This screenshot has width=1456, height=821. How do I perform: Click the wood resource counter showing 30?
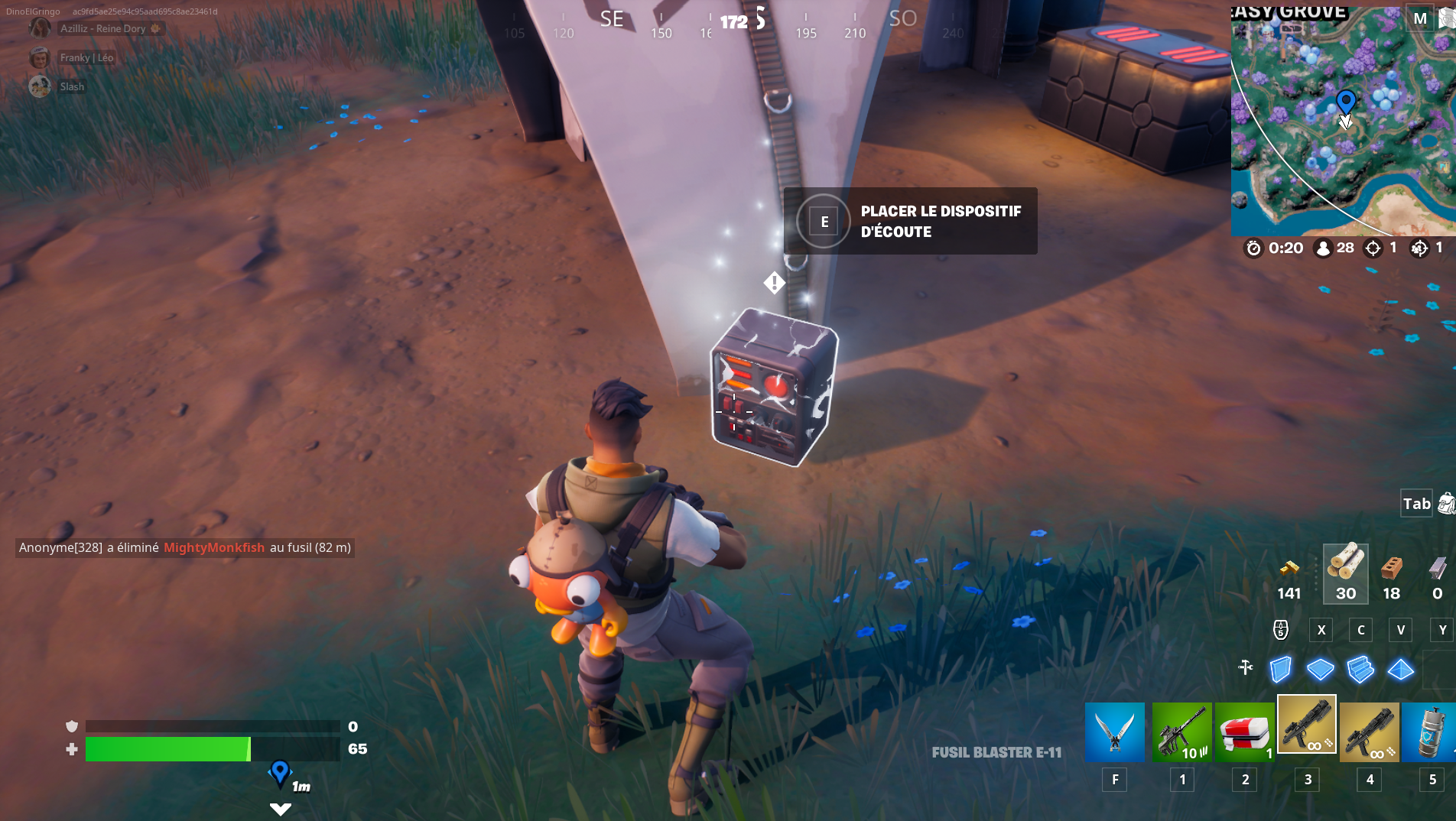tap(1345, 573)
